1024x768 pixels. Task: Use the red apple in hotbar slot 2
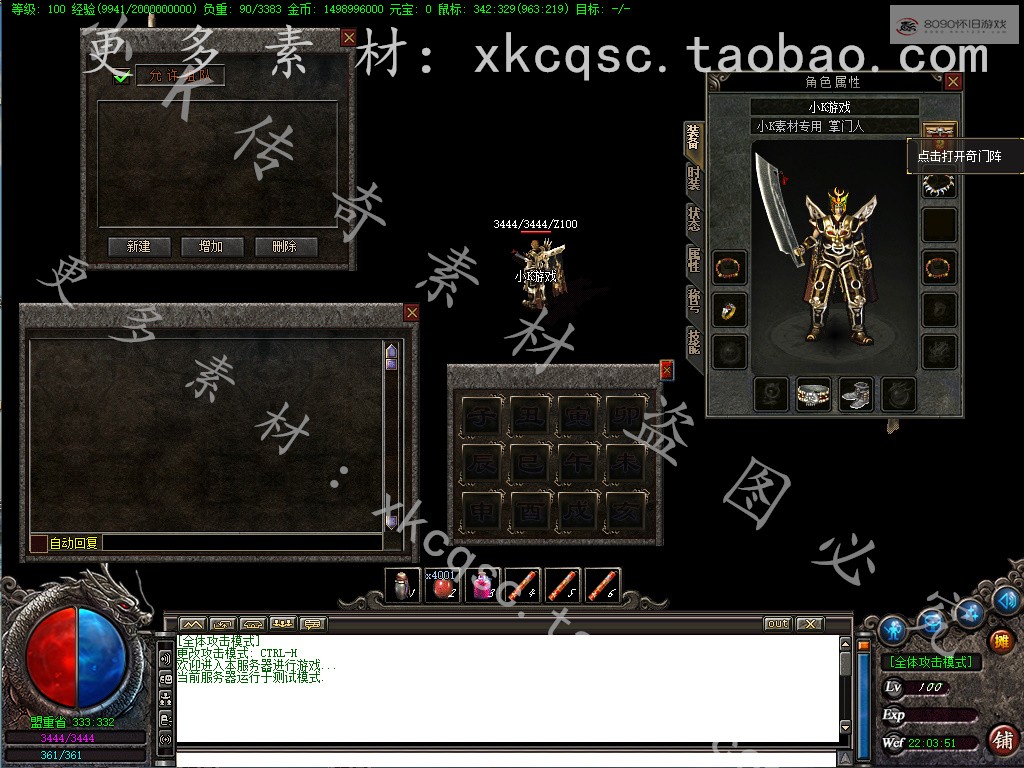point(442,585)
